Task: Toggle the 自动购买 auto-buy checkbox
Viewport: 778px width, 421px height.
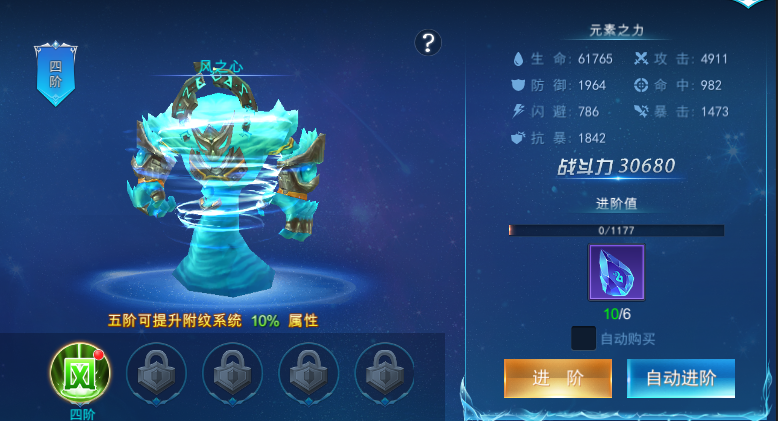Action: pyautogui.click(x=583, y=338)
